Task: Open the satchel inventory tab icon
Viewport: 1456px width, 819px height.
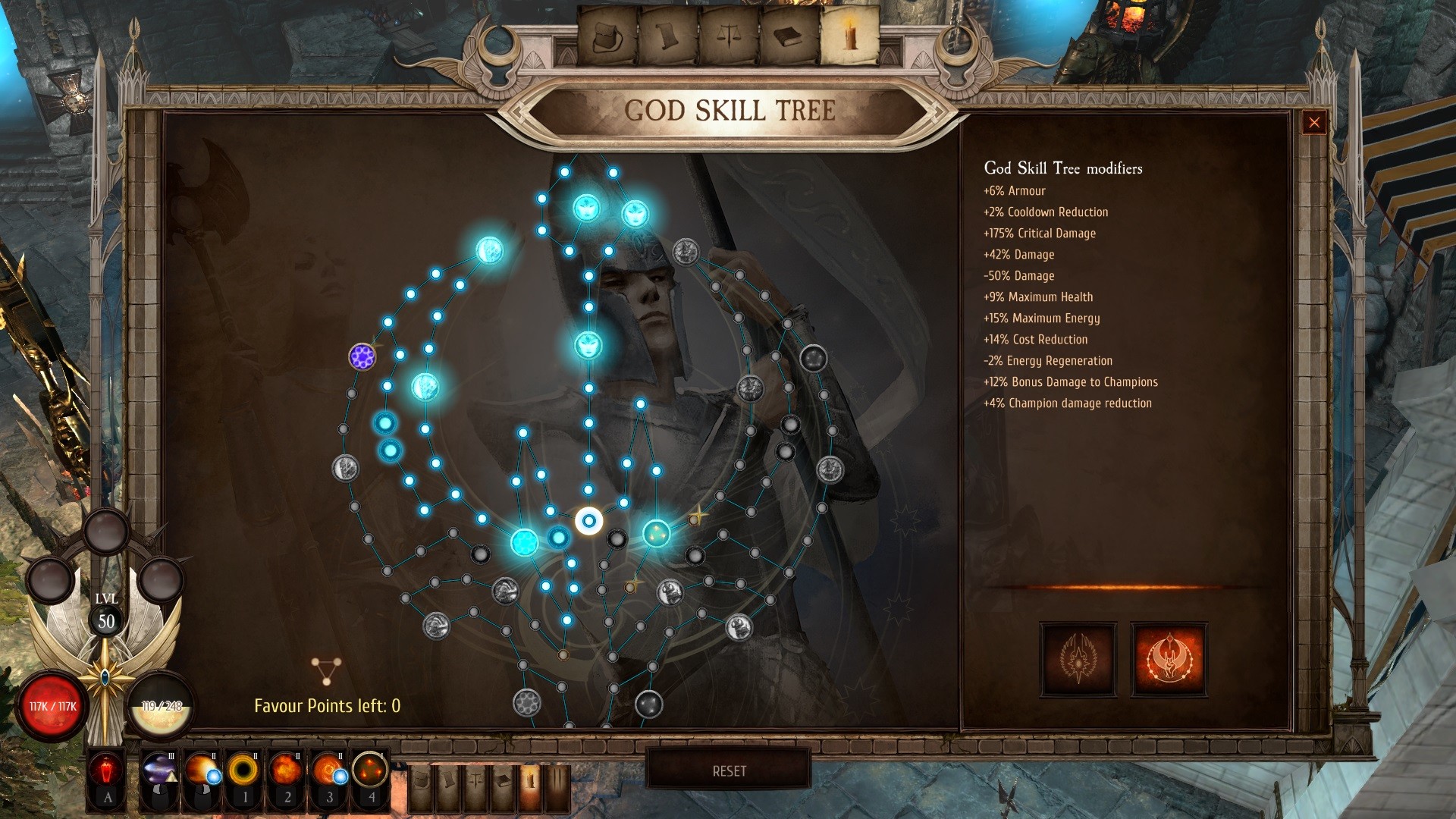Action: coord(607,34)
